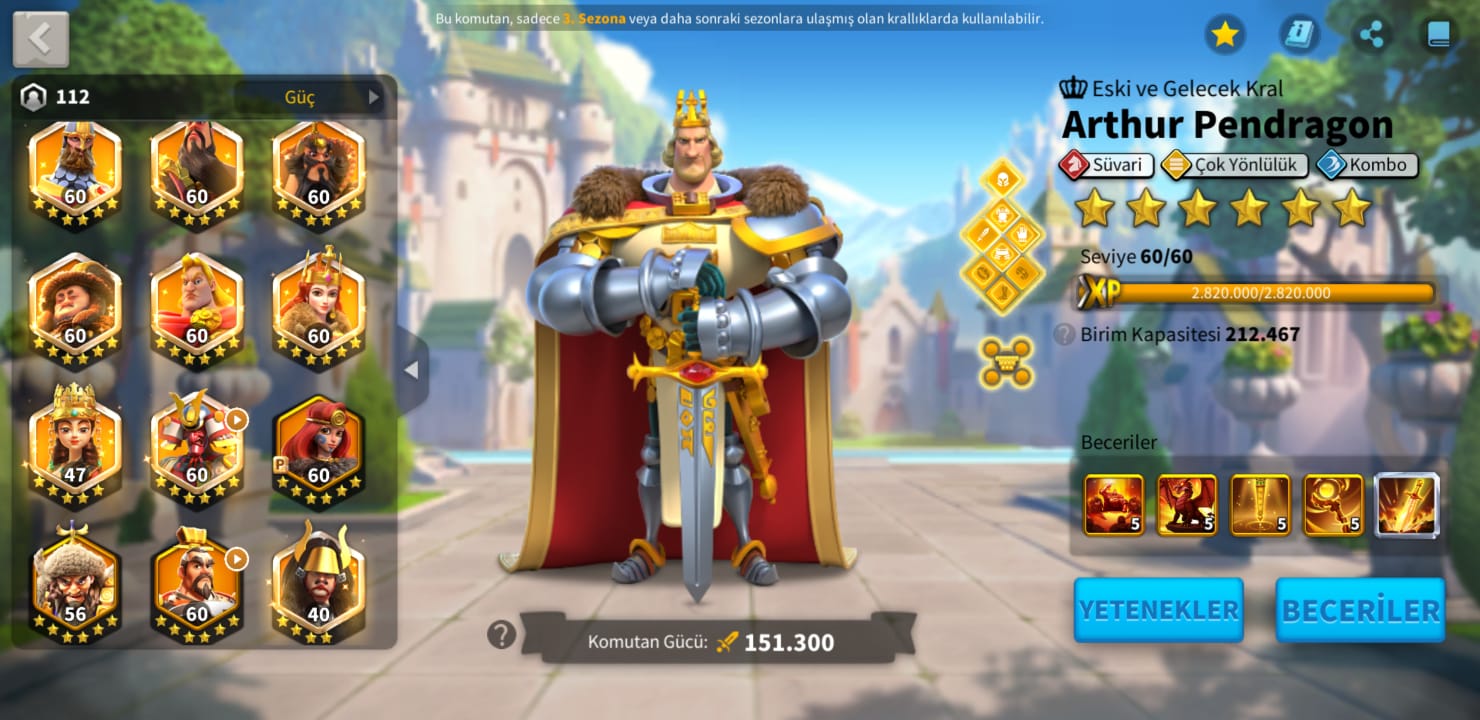Open the commander journal book icon
Viewport: 1480px width, 720px height.
[x=1438, y=35]
